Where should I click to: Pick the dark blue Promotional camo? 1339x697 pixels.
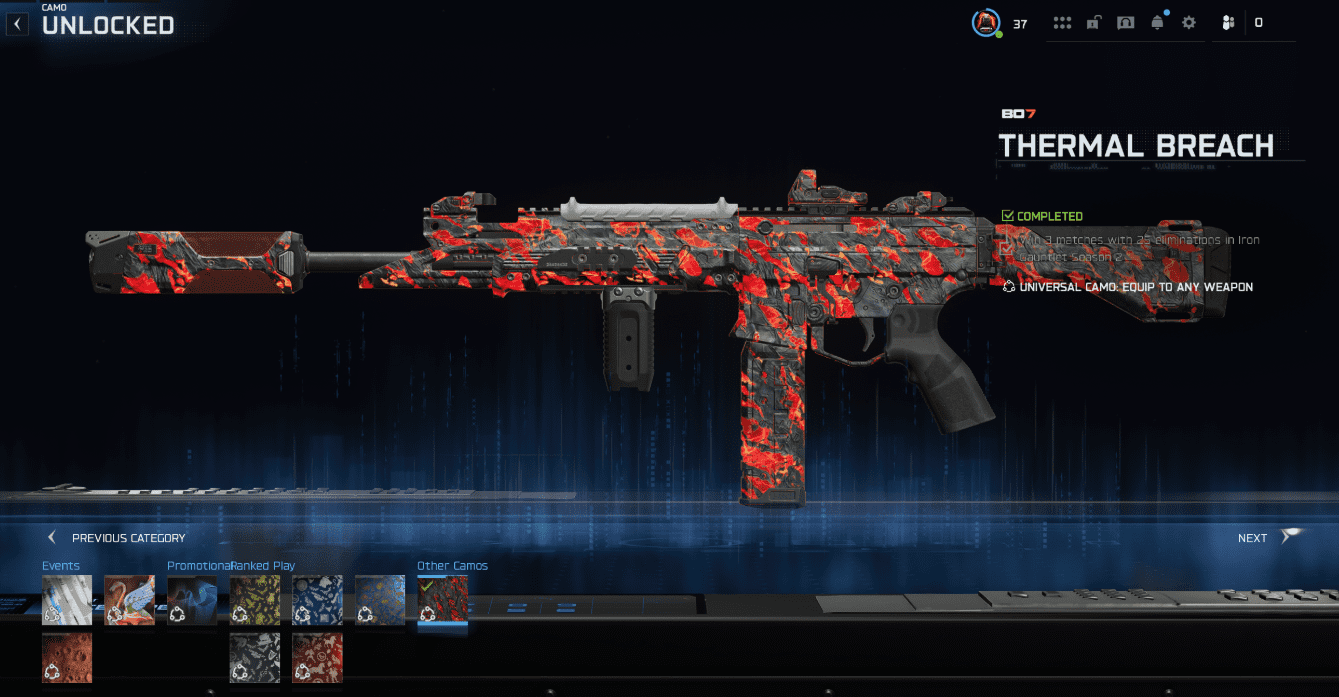point(192,600)
